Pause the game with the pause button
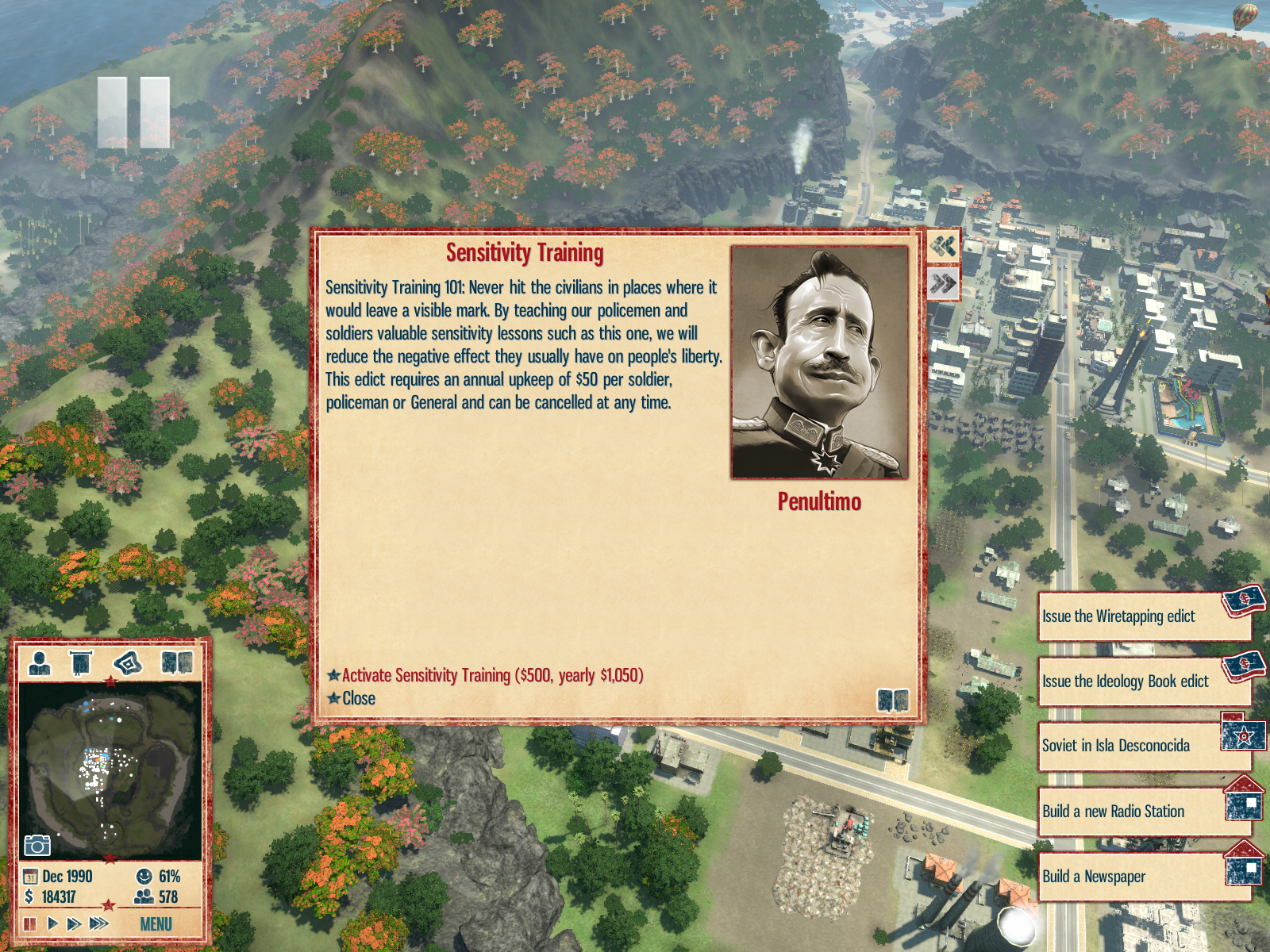Image resolution: width=1270 pixels, height=952 pixels. [30, 923]
